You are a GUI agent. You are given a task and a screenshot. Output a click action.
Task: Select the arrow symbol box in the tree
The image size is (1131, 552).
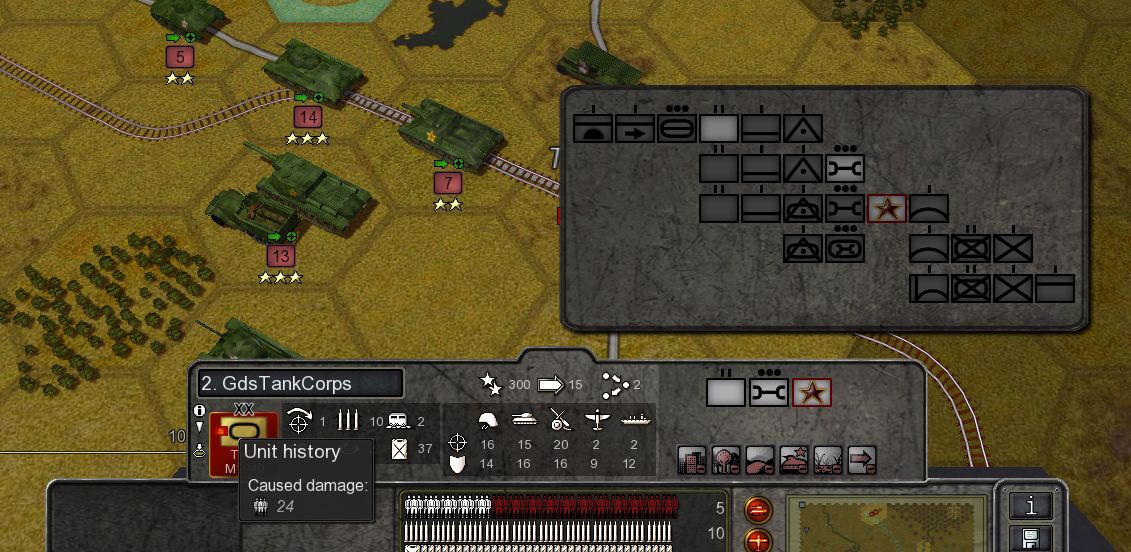tap(635, 128)
